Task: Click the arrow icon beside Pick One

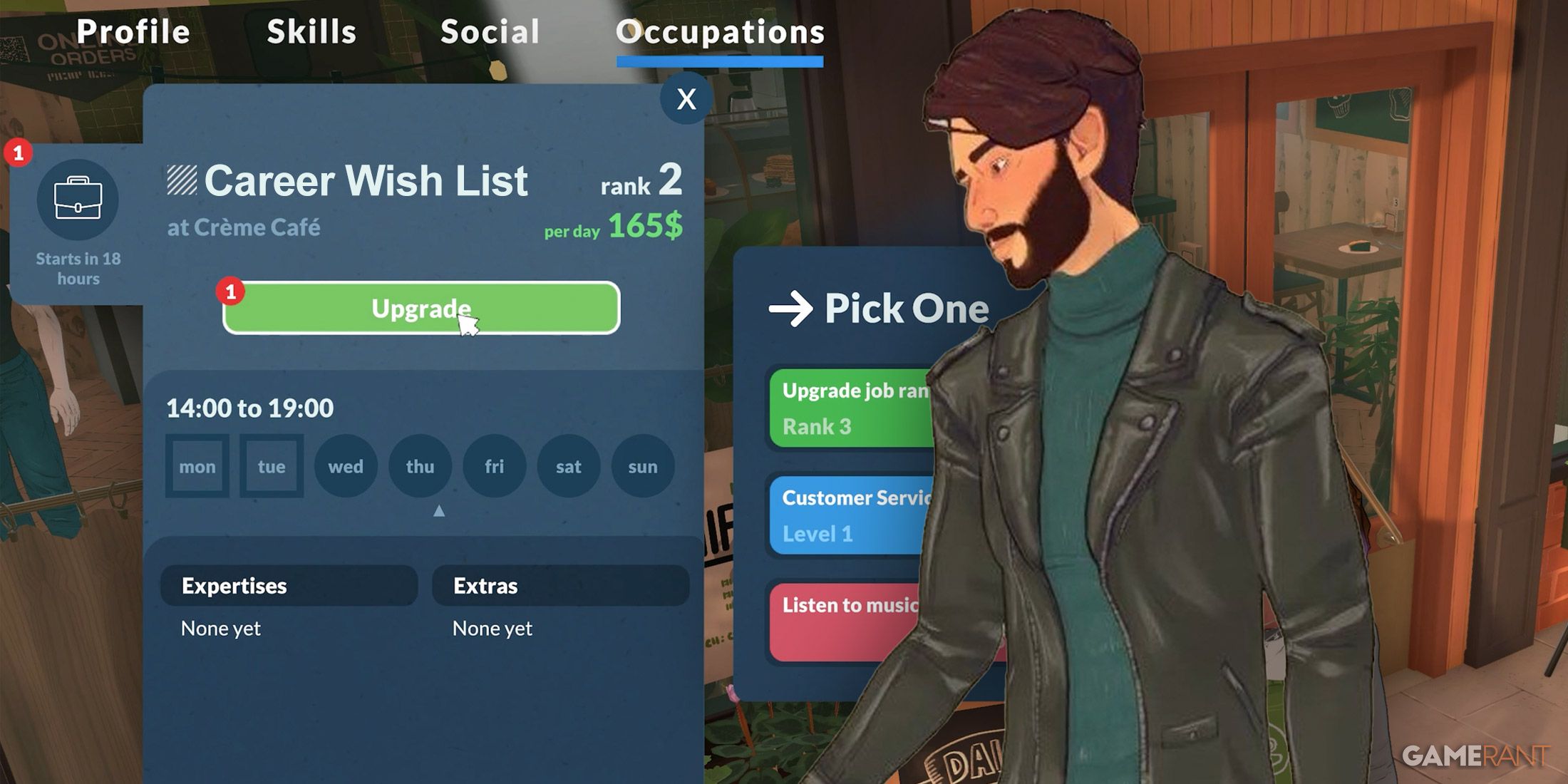Action: 791,308
